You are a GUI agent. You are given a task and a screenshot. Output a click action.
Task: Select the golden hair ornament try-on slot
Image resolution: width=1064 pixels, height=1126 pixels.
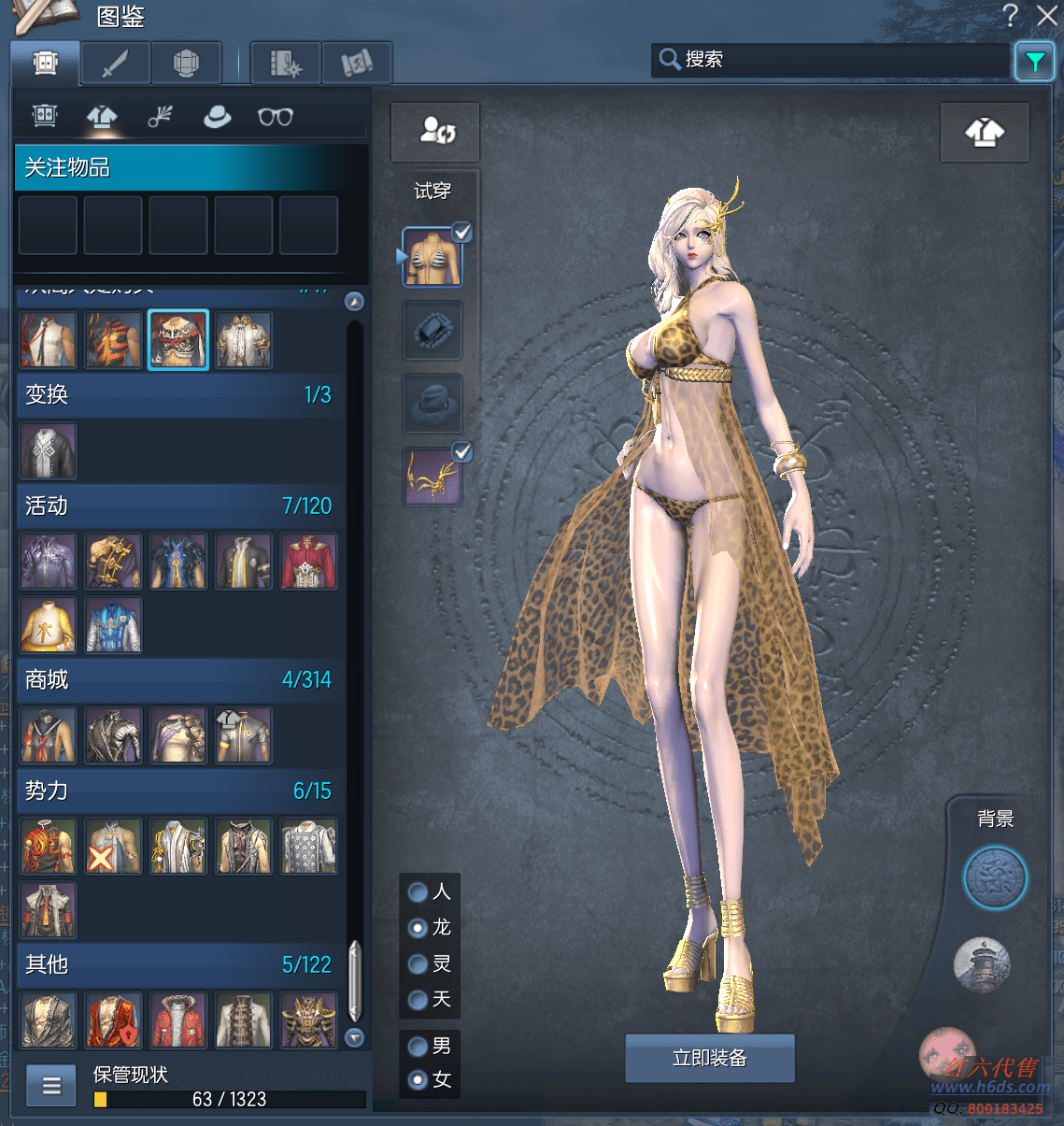click(x=432, y=477)
